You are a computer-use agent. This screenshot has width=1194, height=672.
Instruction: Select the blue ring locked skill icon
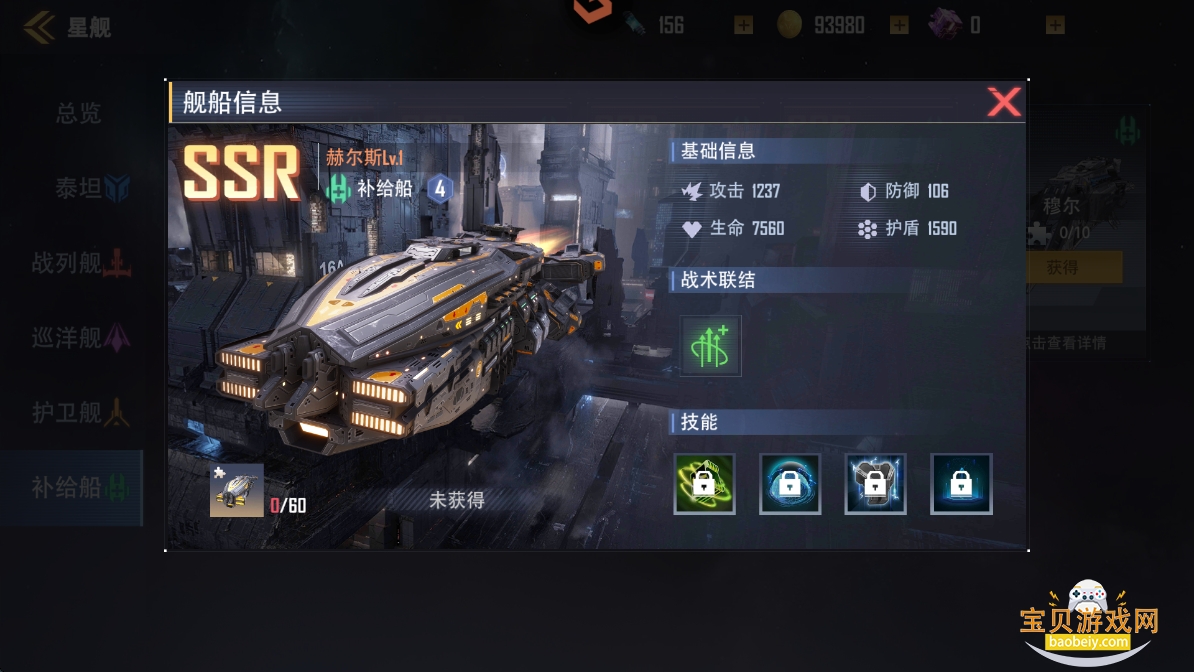790,484
